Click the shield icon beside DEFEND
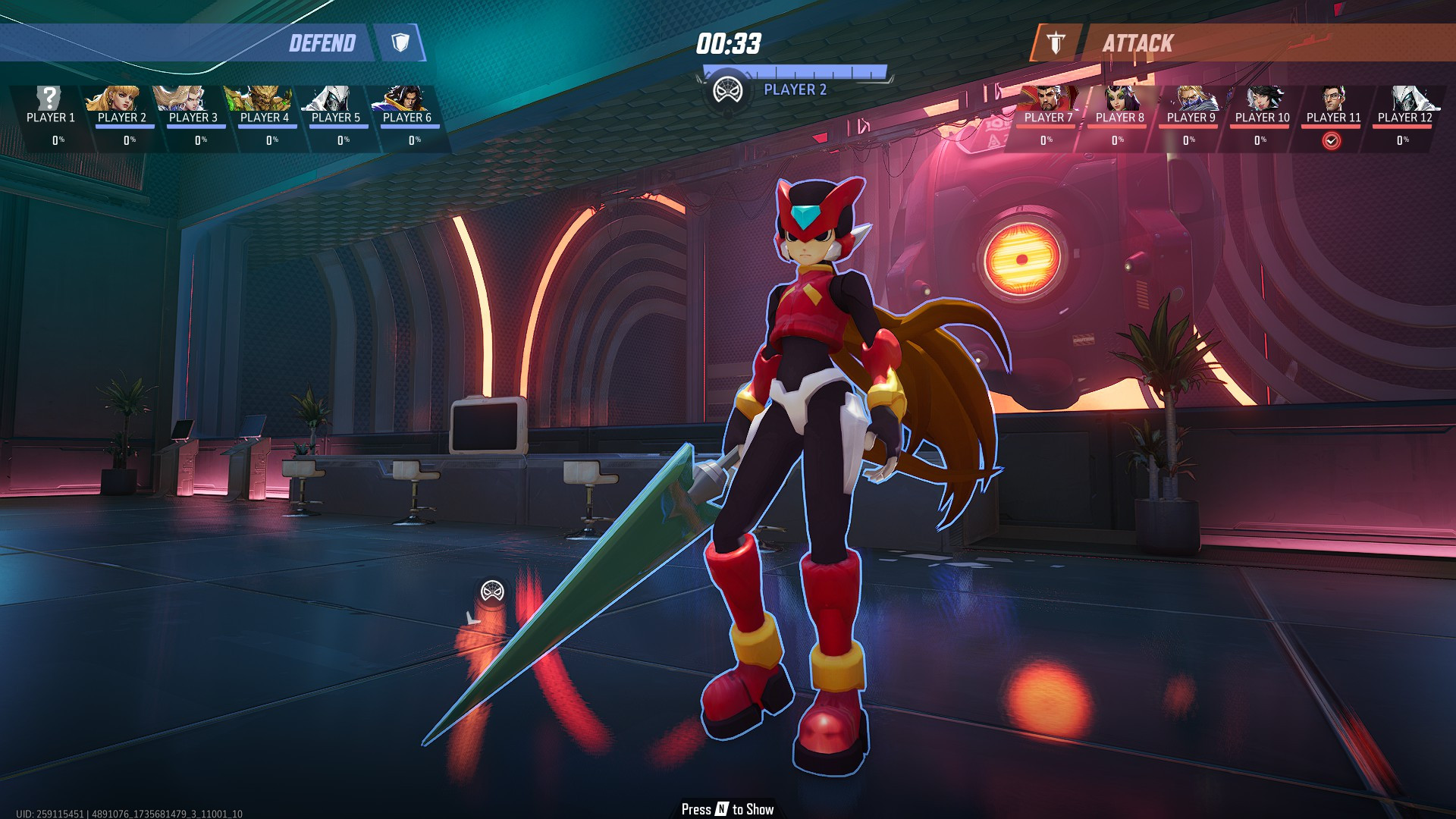Image resolution: width=1456 pixels, height=819 pixels. [x=402, y=43]
